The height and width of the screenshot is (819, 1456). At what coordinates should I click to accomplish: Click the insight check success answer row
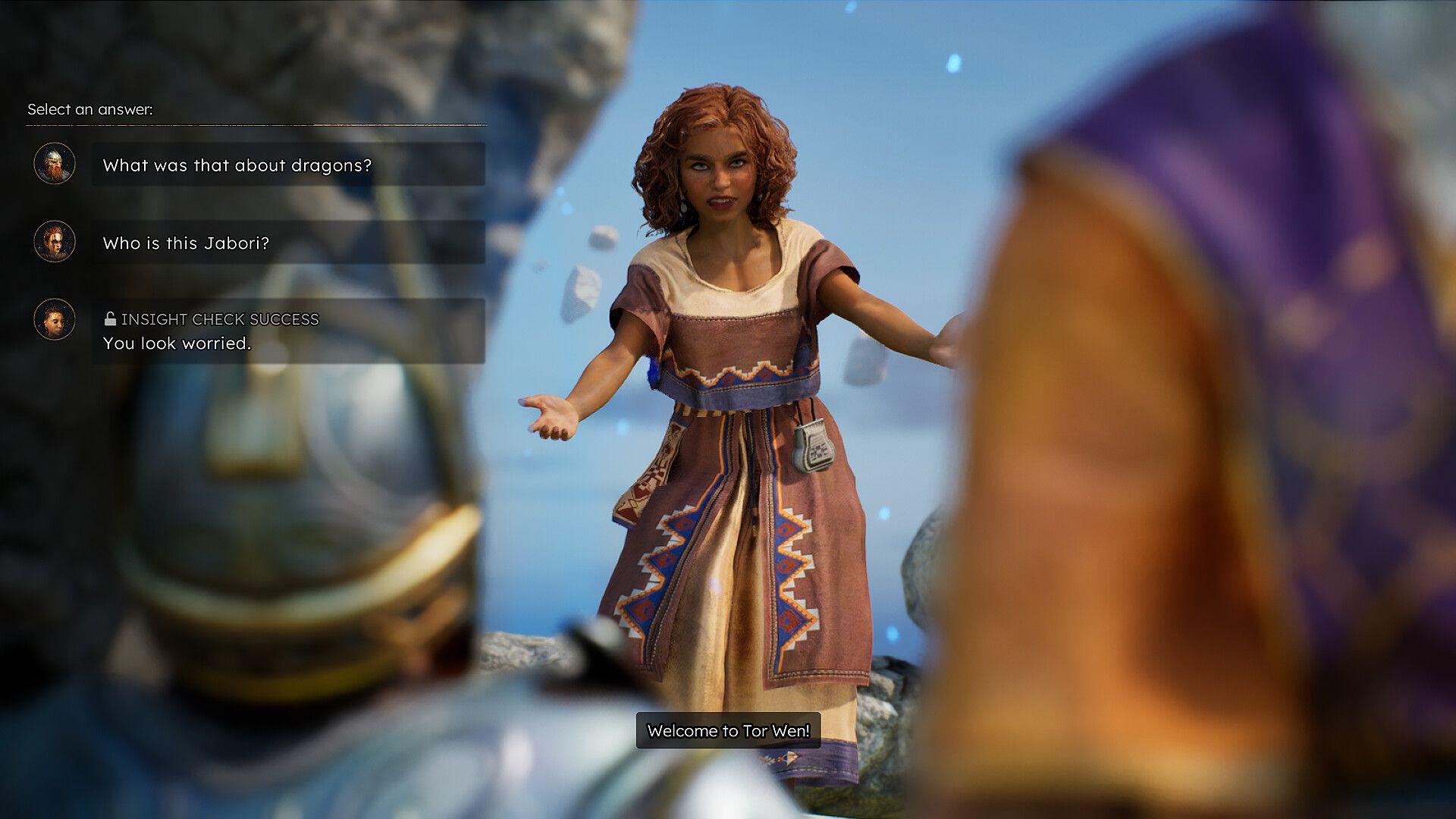click(x=288, y=330)
